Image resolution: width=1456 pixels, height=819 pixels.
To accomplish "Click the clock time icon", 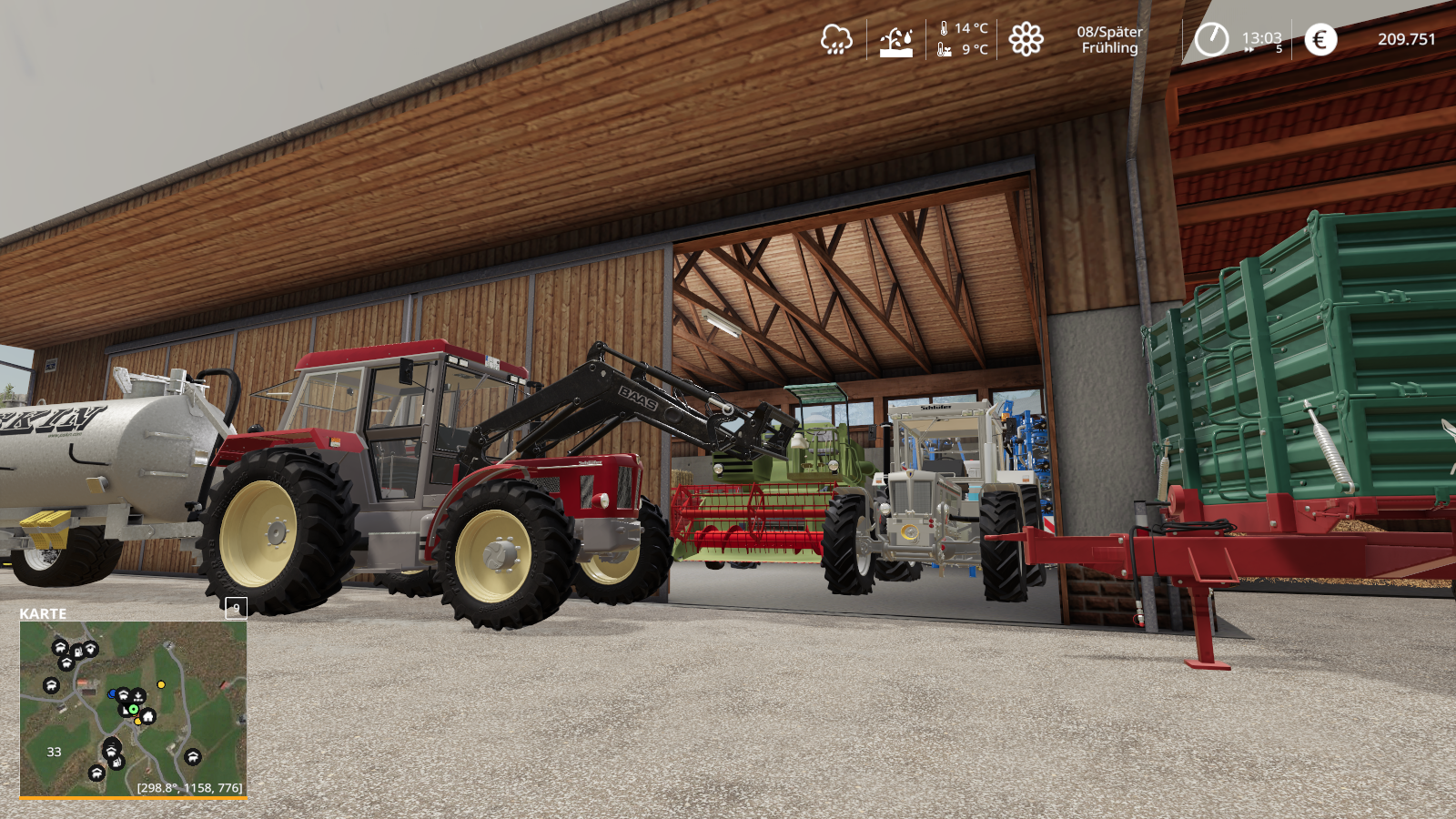I will click(x=1211, y=39).
